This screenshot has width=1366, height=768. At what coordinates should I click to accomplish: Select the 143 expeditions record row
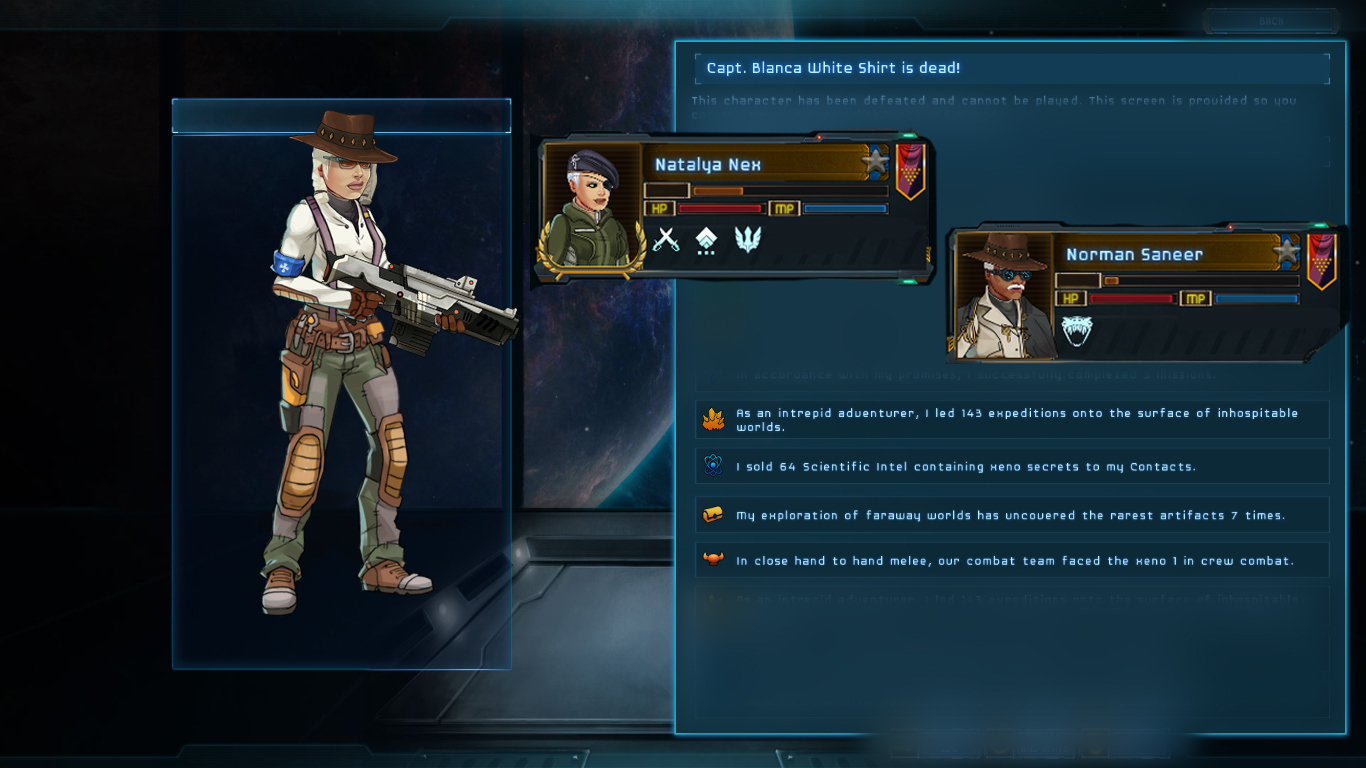(1012, 420)
